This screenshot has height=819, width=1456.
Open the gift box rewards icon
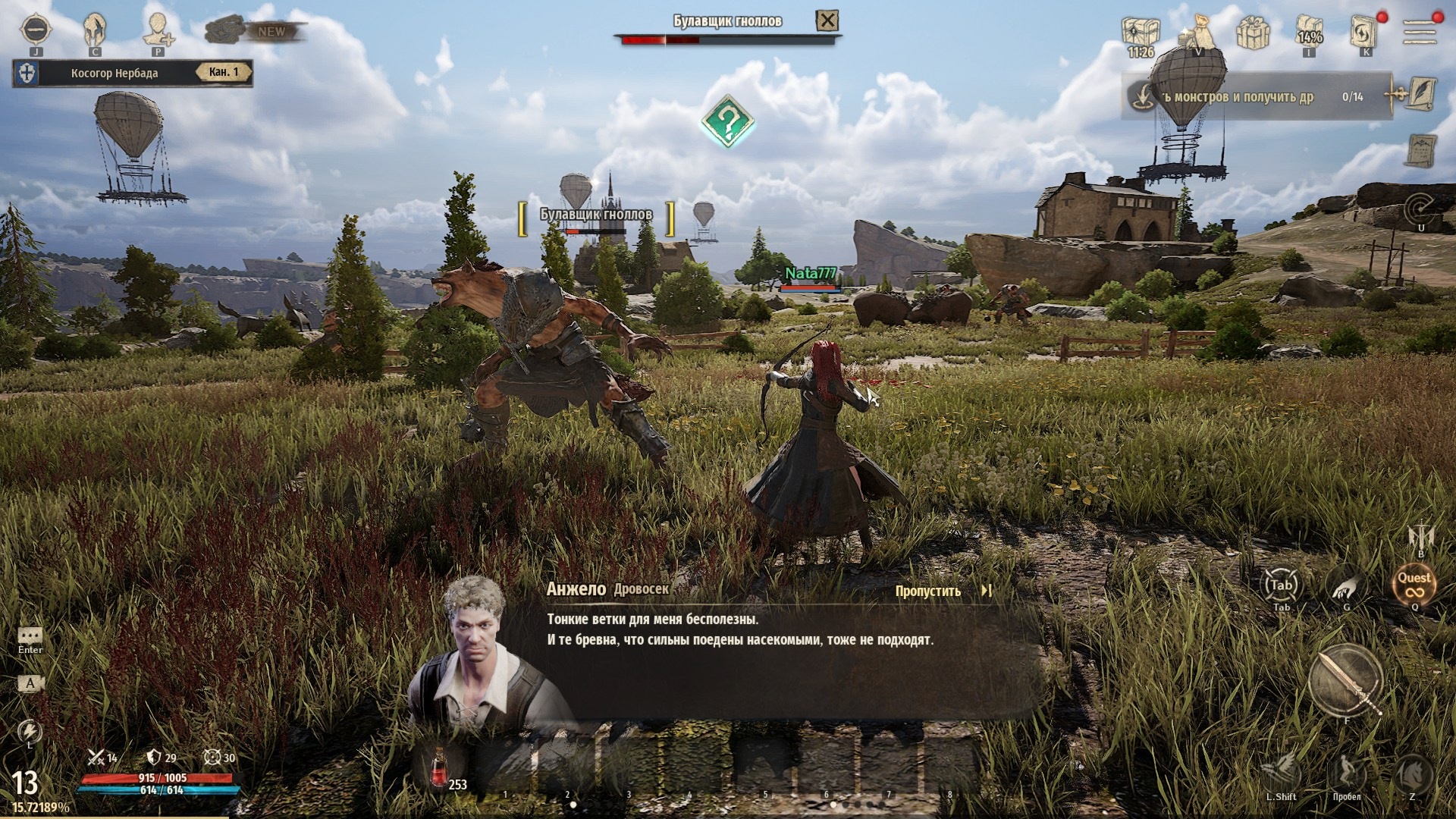point(1253,33)
